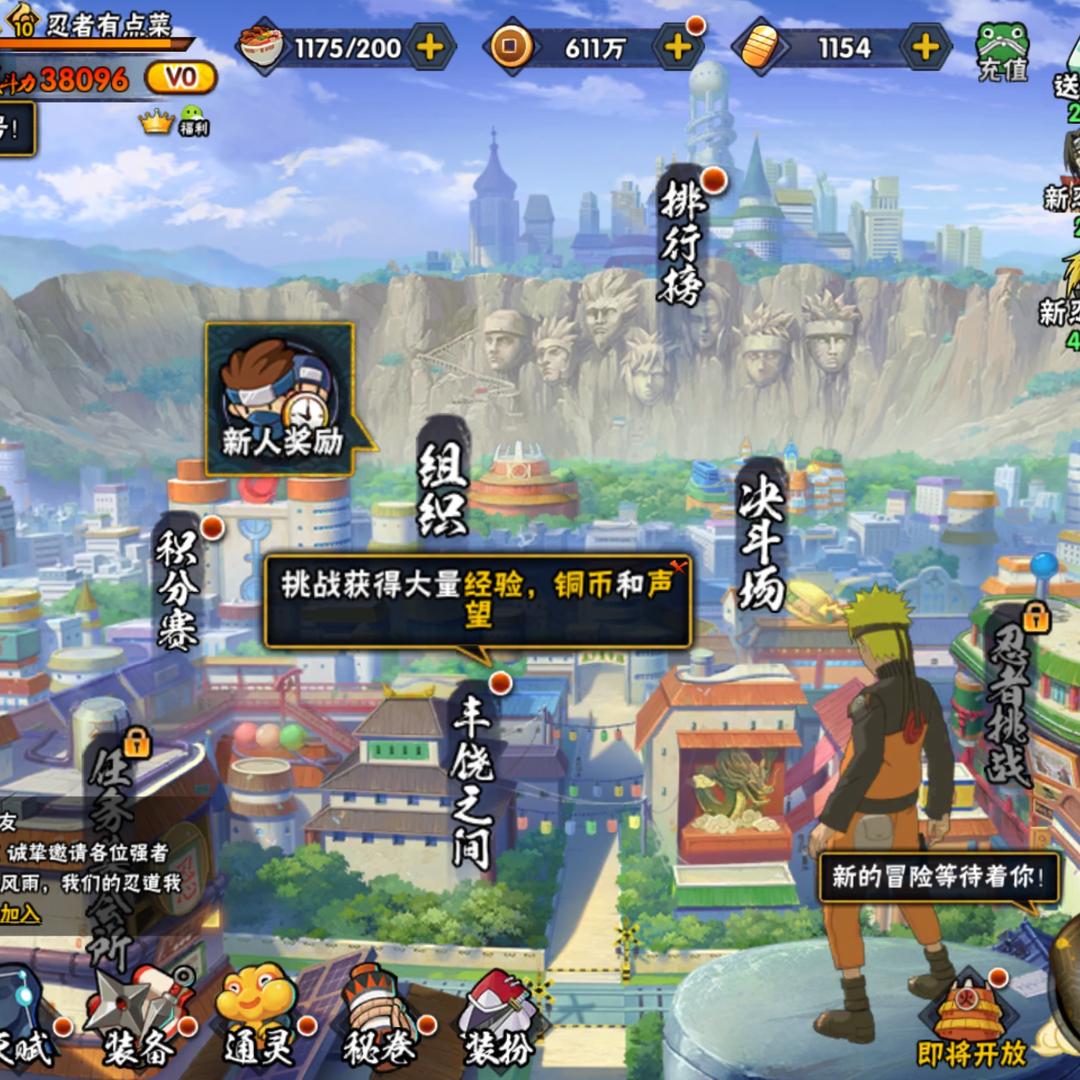Tap the V0 VIP badge

pyautogui.click(x=181, y=78)
